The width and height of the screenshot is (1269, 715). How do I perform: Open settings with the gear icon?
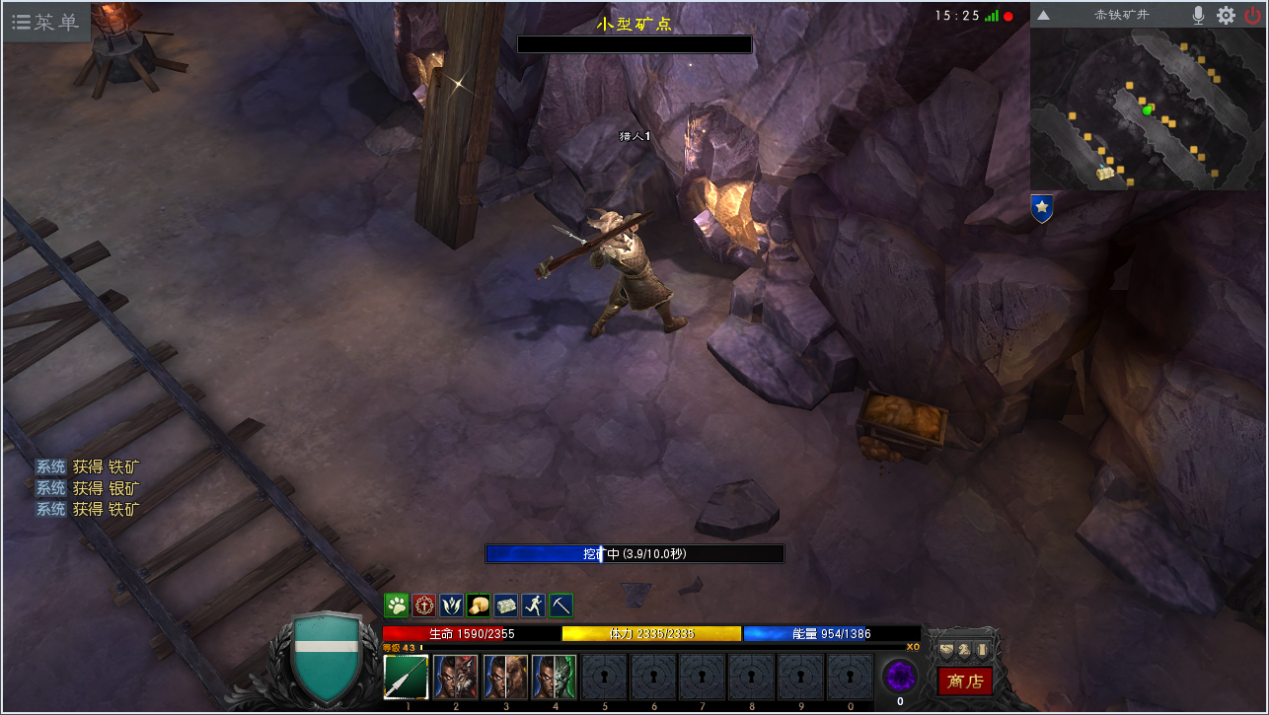point(1226,15)
